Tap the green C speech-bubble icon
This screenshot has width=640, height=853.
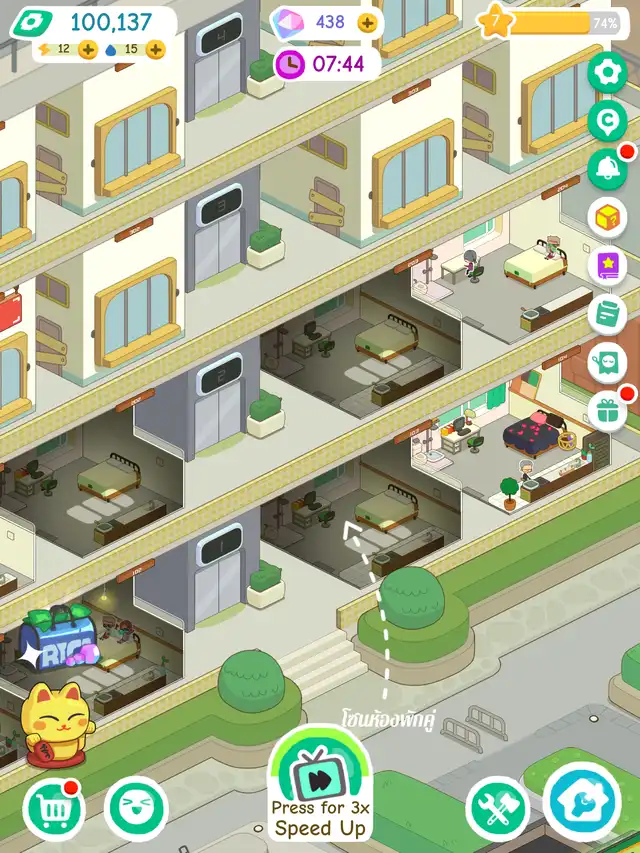click(607, 119)
